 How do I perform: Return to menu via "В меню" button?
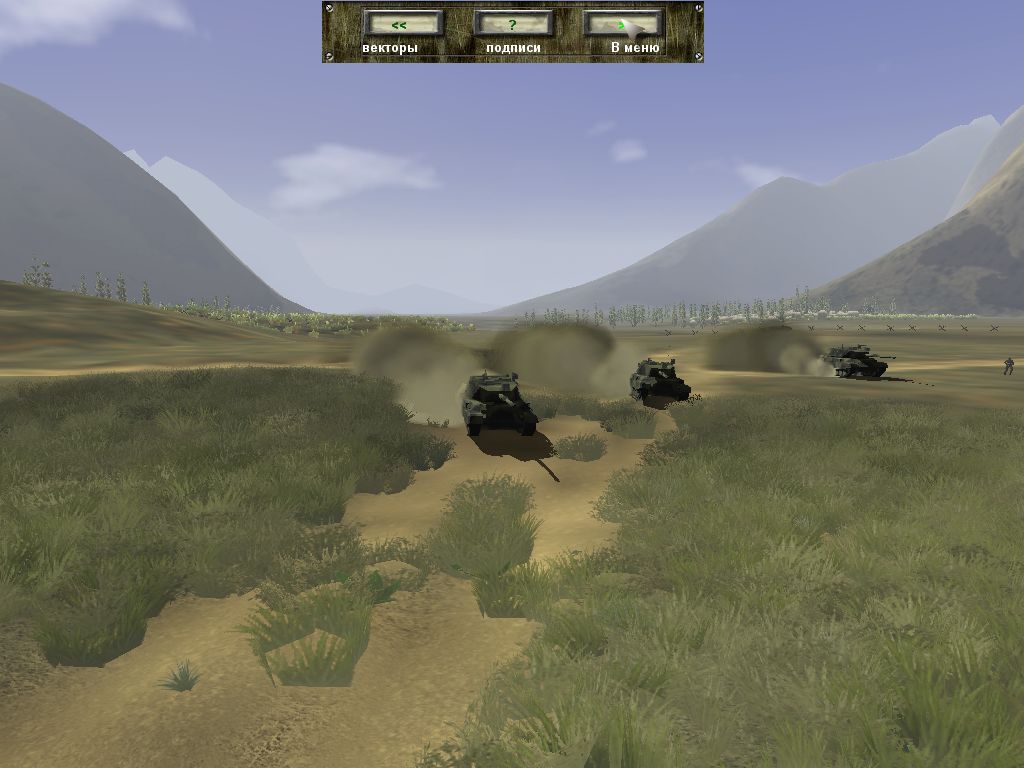click(623, 24)
